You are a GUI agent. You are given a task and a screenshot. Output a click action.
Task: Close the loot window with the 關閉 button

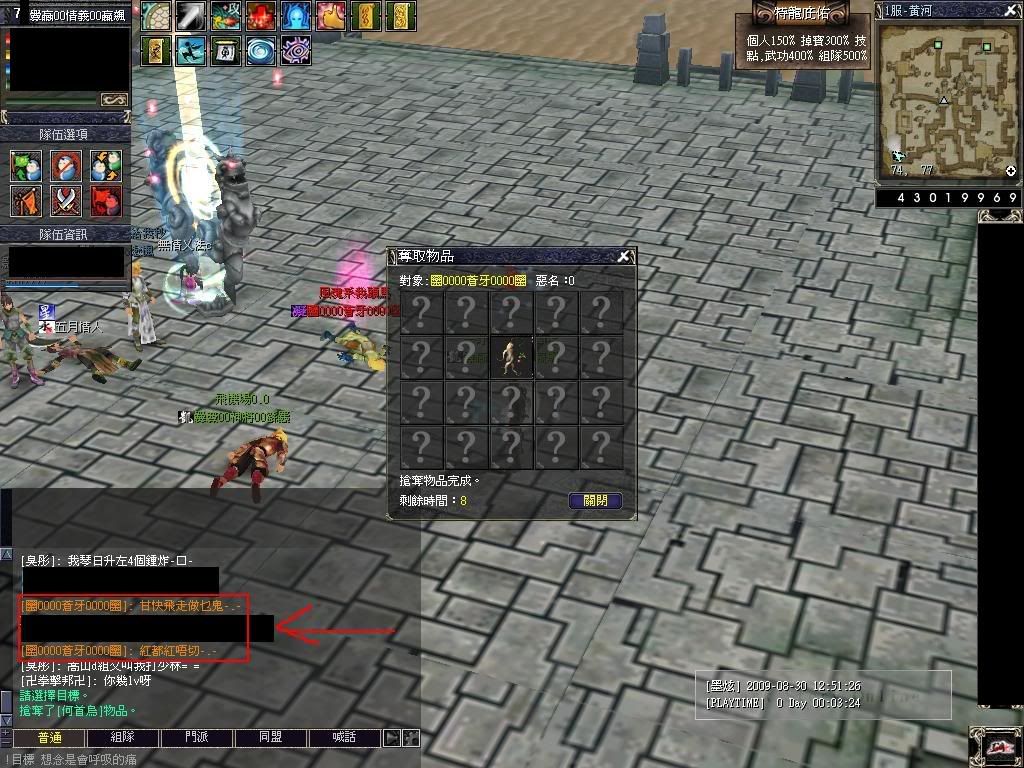[x=595, y=501]
